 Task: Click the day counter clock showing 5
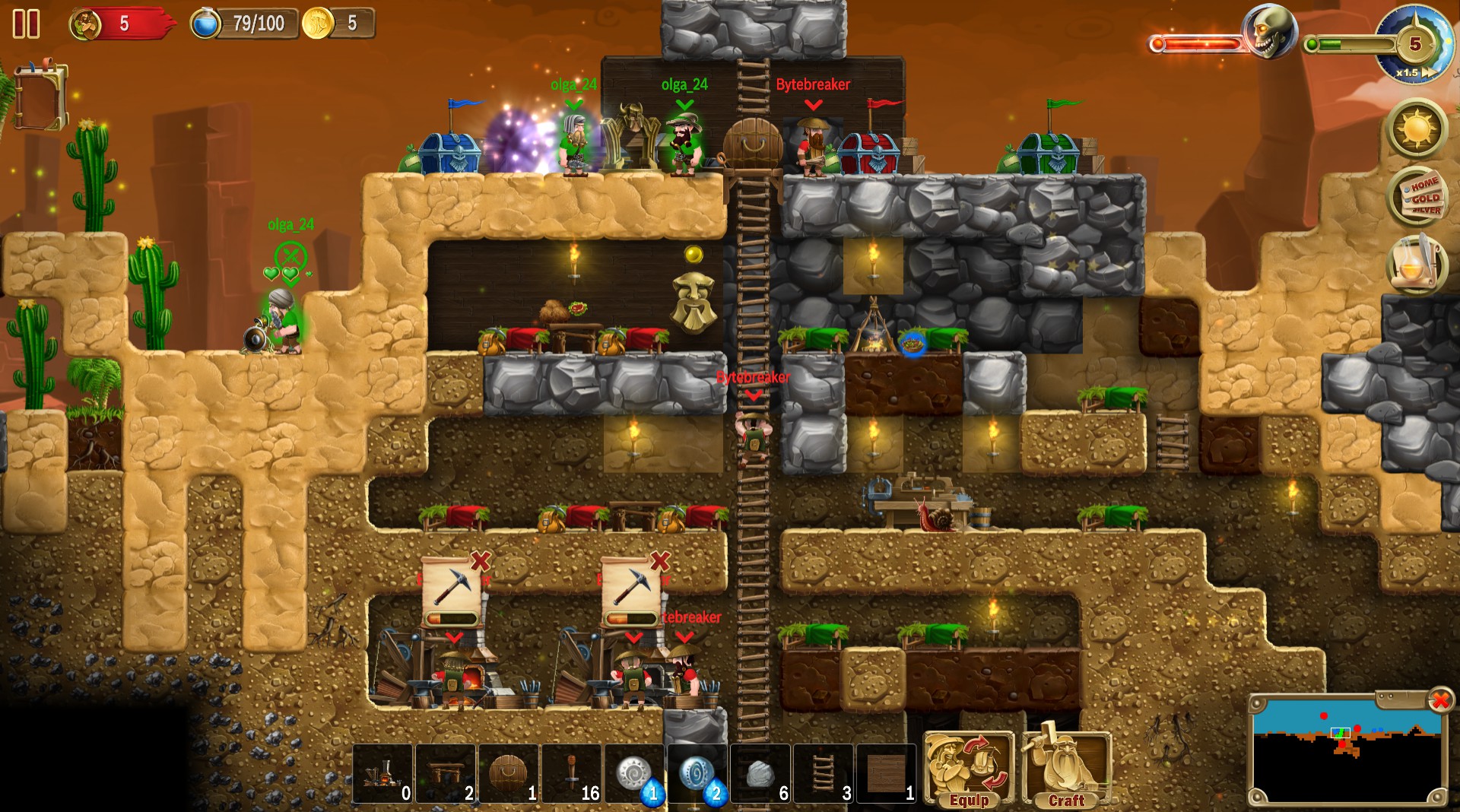click(1416, 43)
